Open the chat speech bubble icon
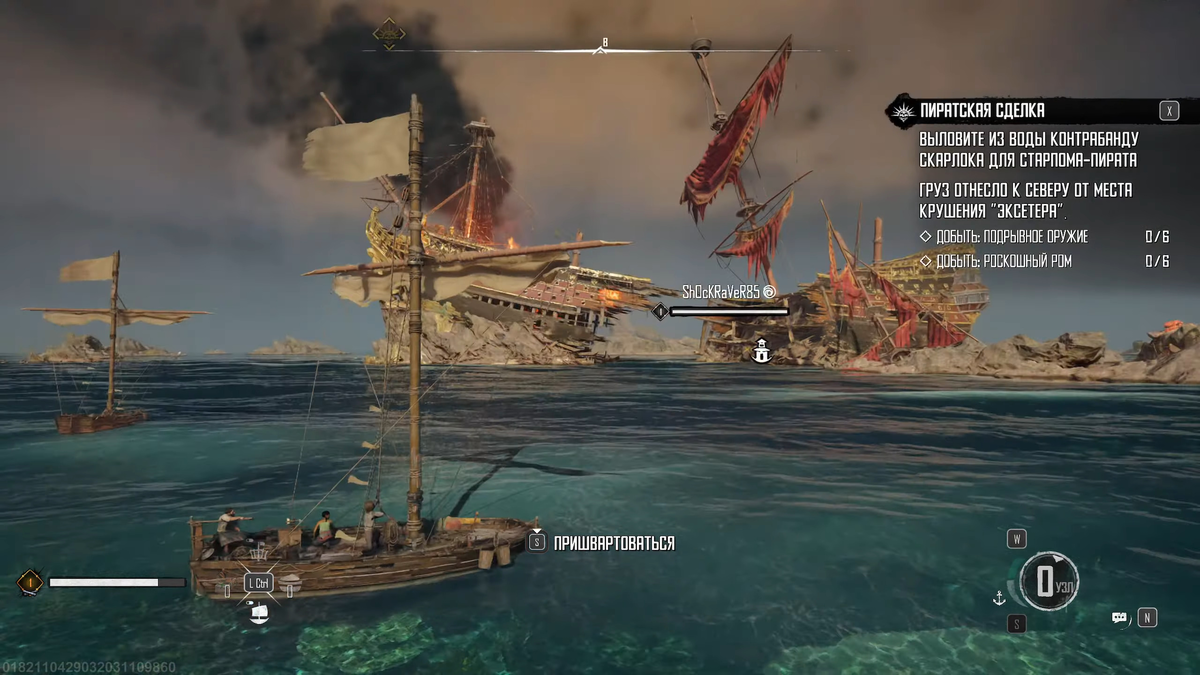The width and height of the screenshot is (1200, 675). pyautogui.click(x=1120, y=618)
